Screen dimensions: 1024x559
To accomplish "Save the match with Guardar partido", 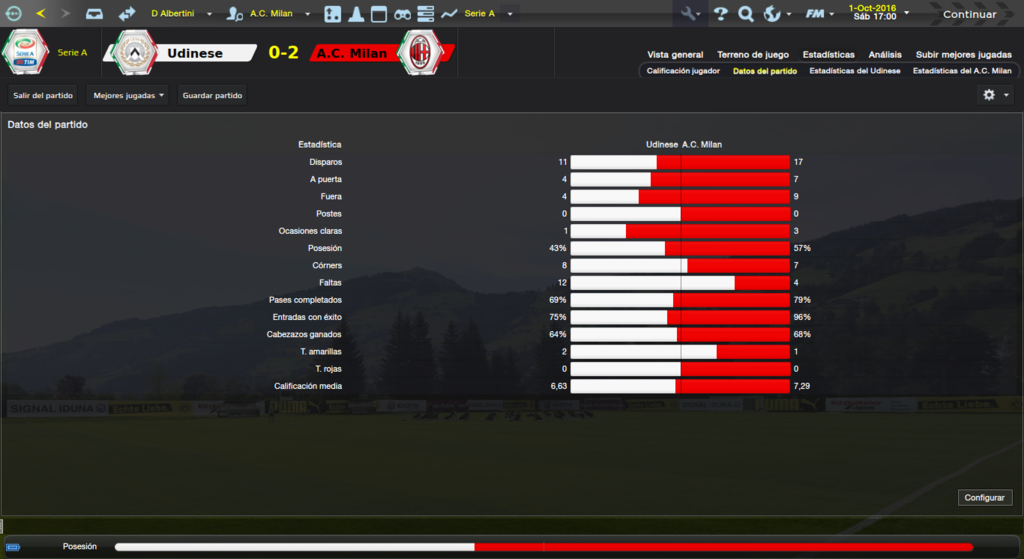I will [x=212, y=95].
